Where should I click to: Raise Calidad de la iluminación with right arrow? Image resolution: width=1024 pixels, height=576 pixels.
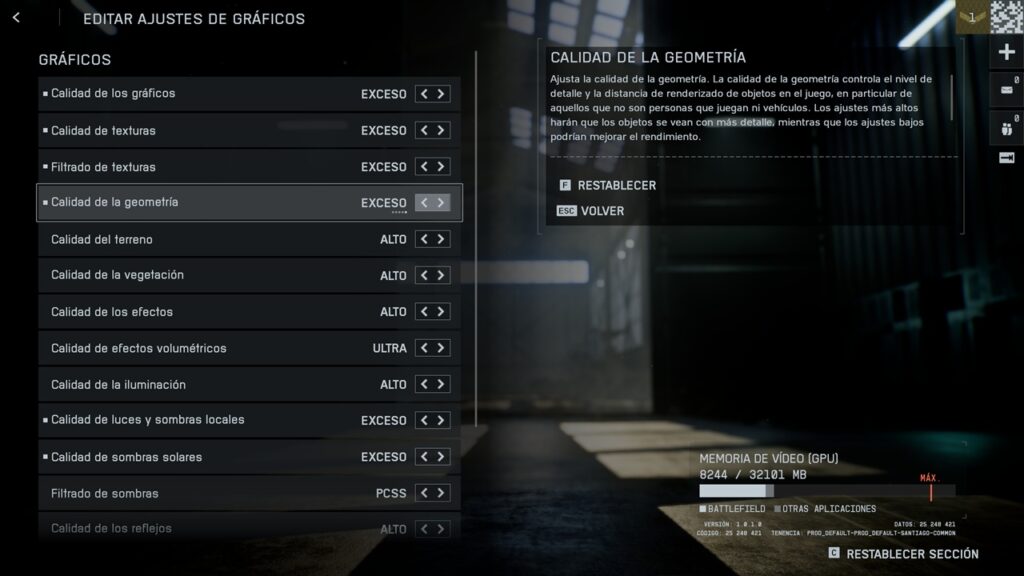[441, 385]
